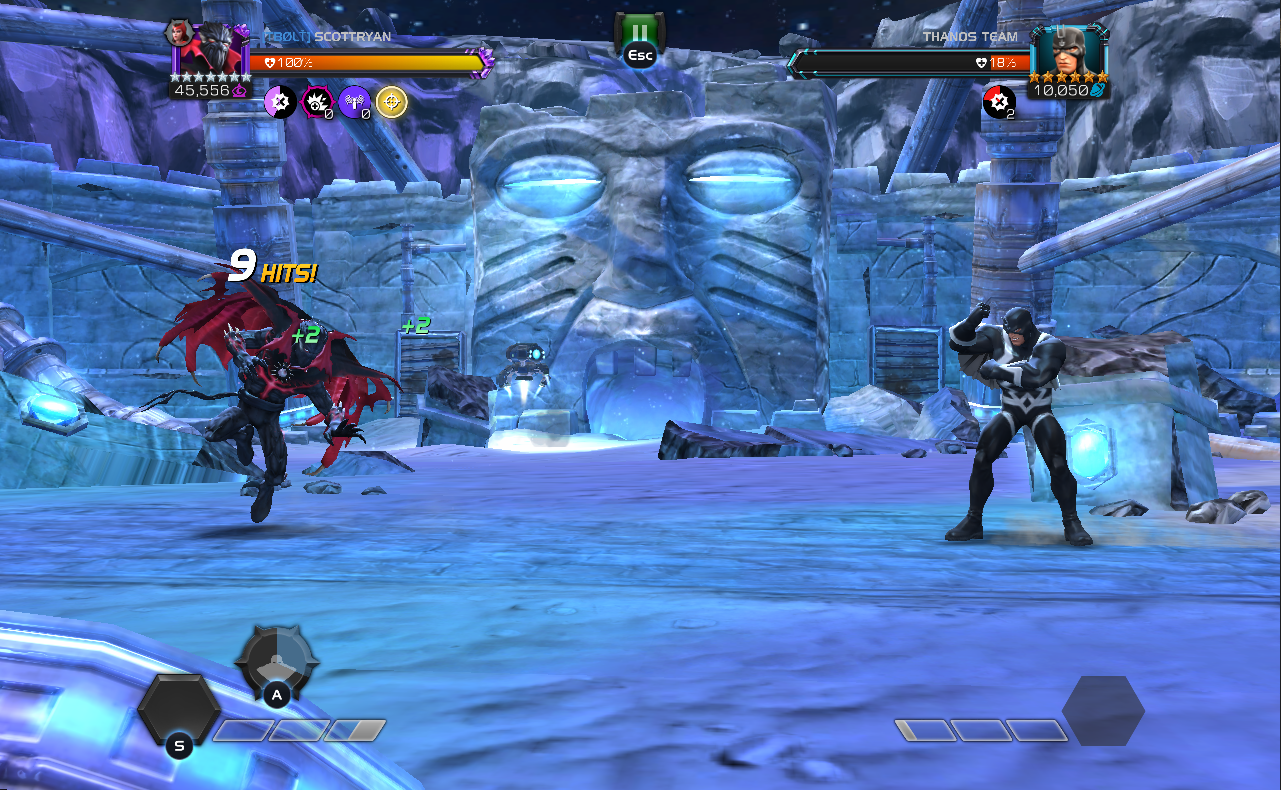Inspect the opponent's red and black status icon
Image resolution: width=1281 pixels, height=790 pixels.
[998, 101]
